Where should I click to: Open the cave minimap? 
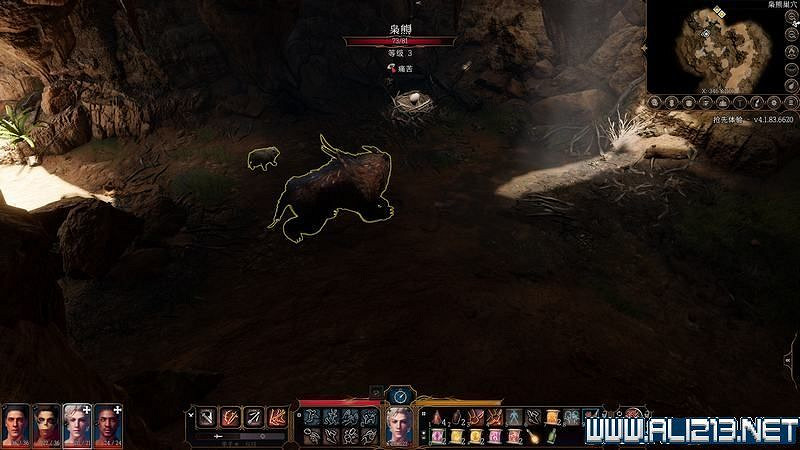[x=722, y=45]
